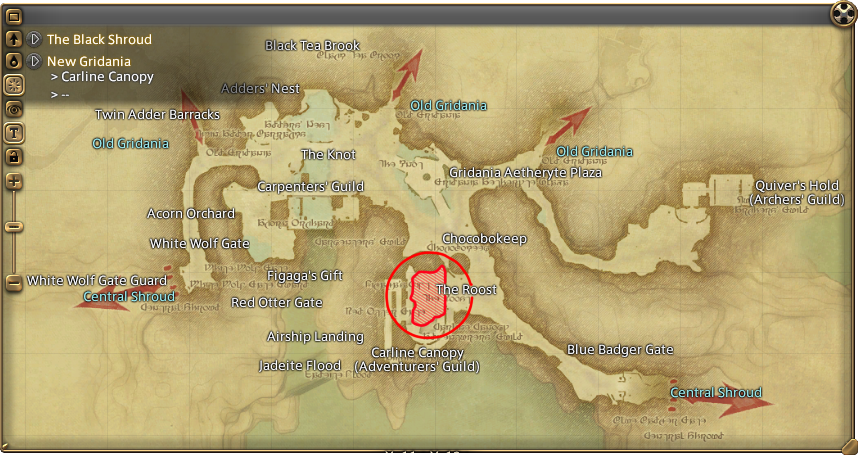The height and width of the screenshot is (455, 858).
Task: Expand the New Gridania area dropdown
Action: (35, 61)
